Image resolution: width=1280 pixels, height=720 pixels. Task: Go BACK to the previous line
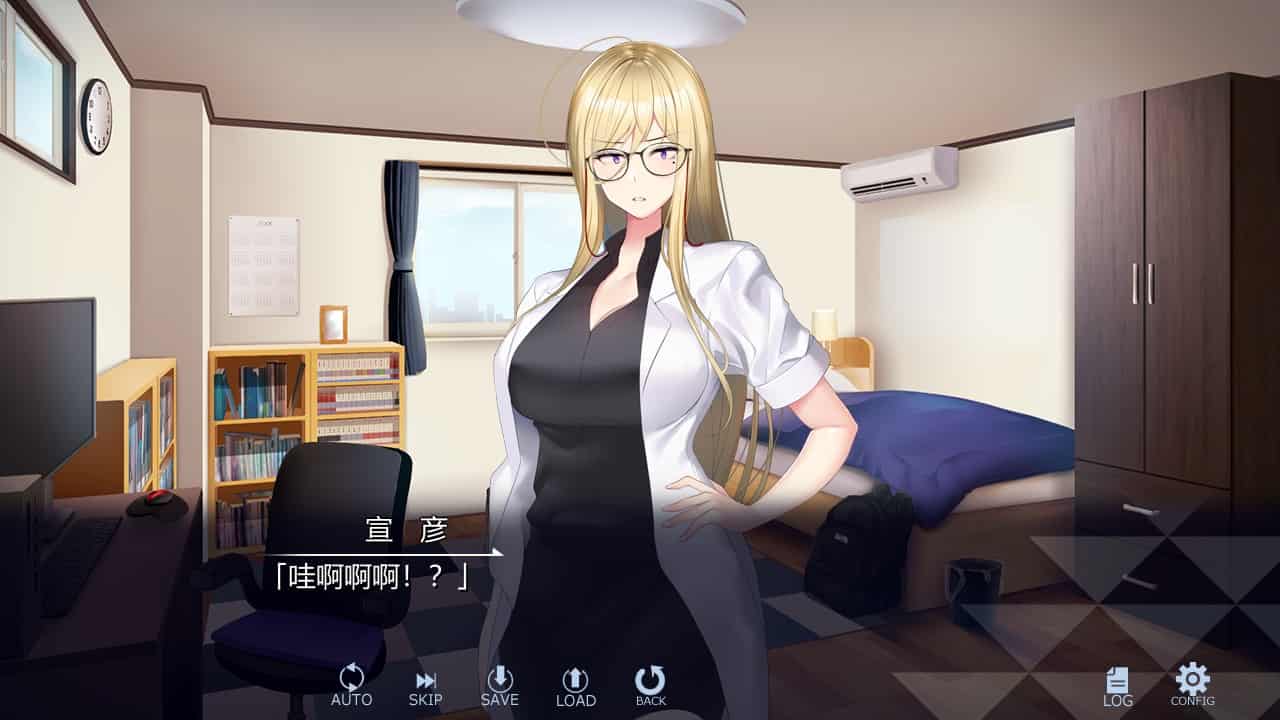pyautogui.click(x=650, y=686)
